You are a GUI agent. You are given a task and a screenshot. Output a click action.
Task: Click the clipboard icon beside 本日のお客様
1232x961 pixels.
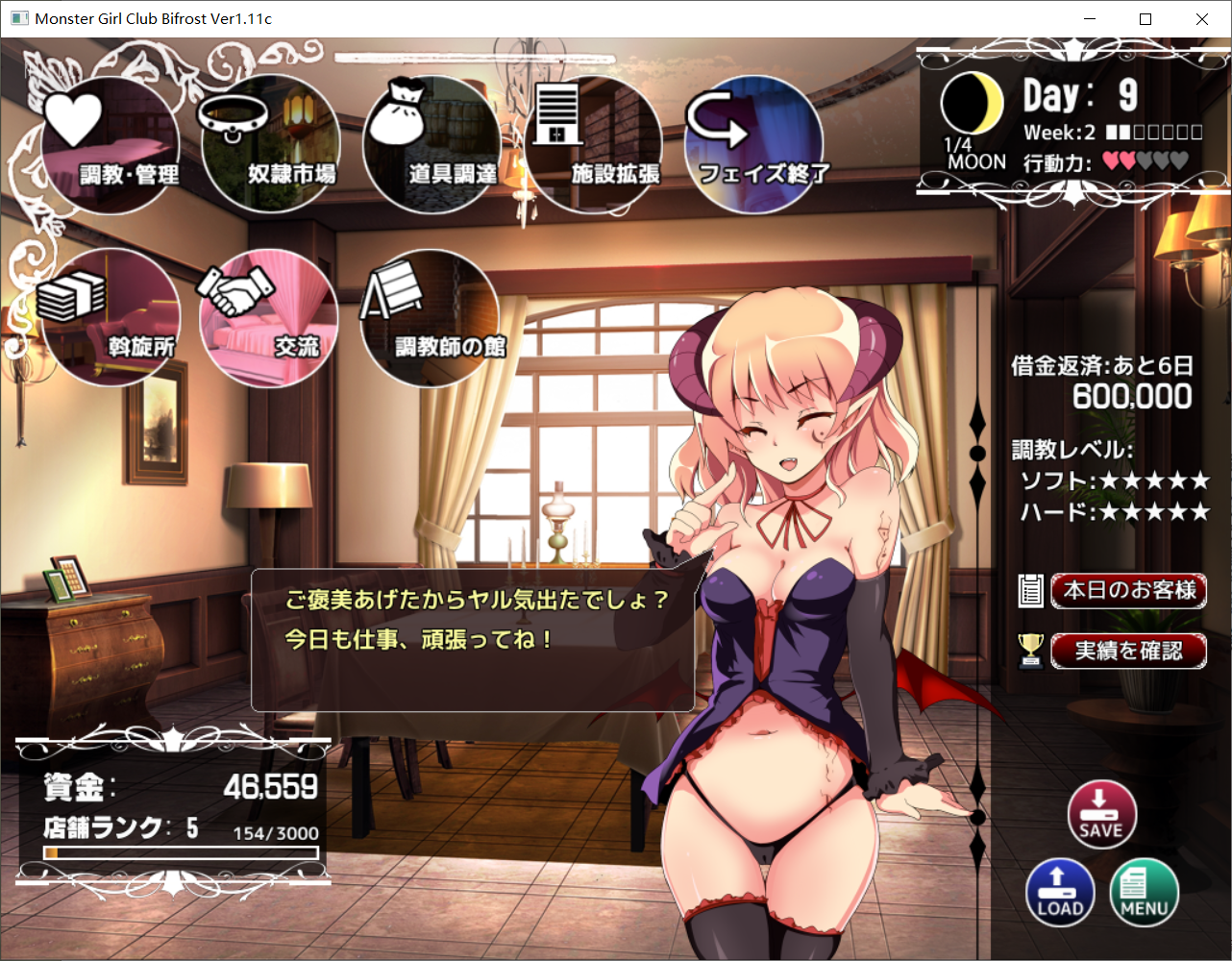[1031, 592]
